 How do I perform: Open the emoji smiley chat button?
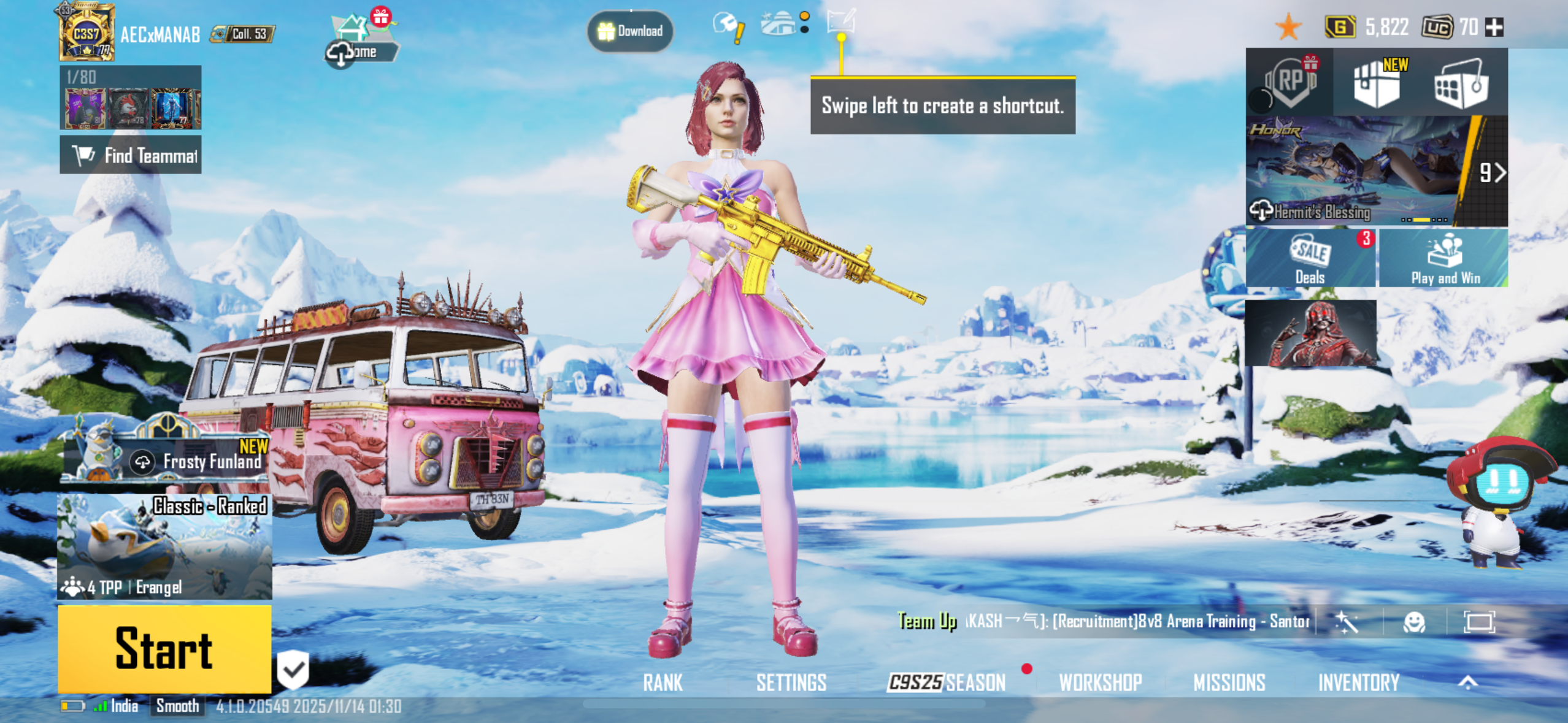coord(1414,622)
